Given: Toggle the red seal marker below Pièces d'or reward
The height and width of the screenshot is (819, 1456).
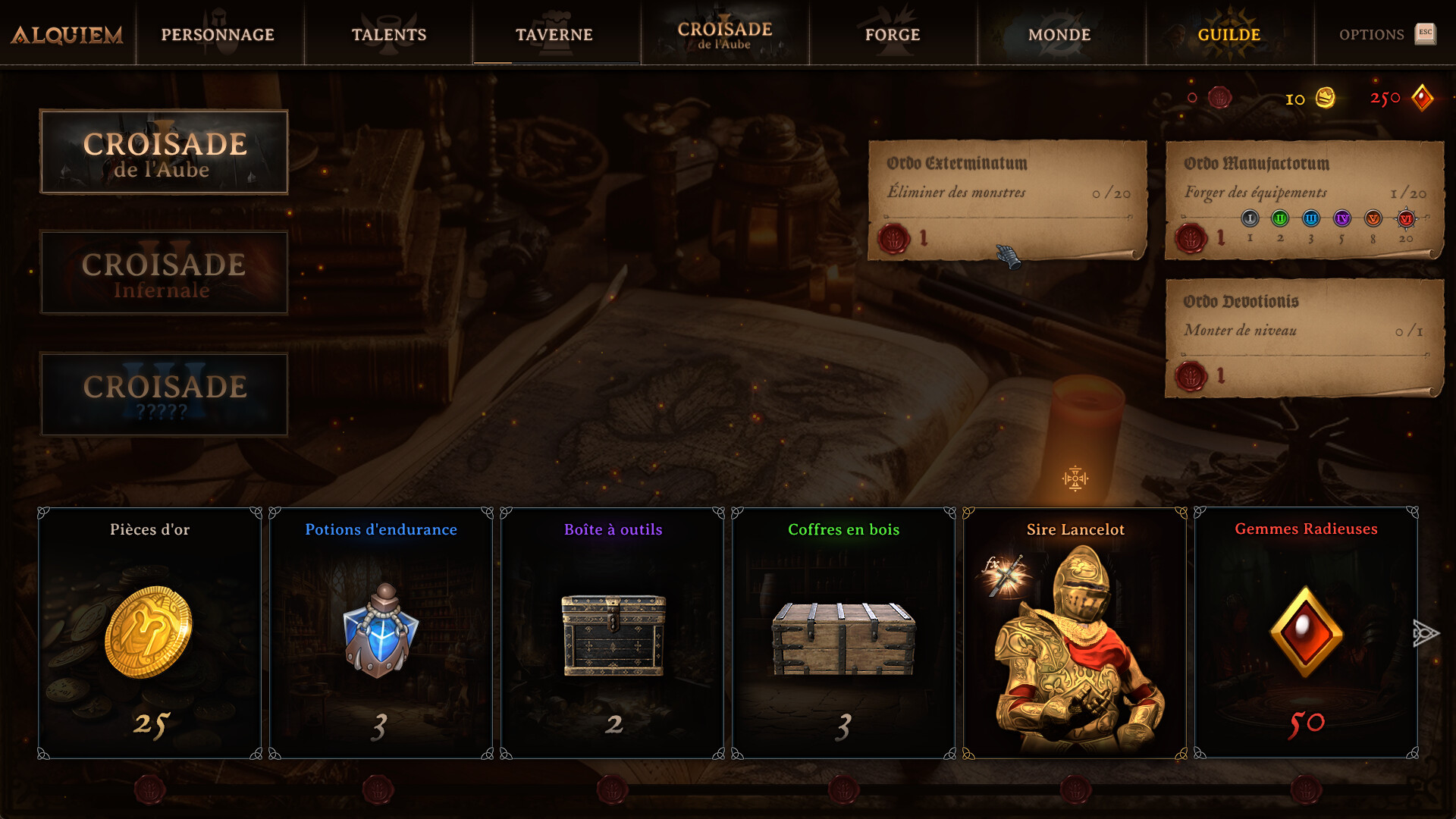Looking at the screenshot, I should [149, 789].
